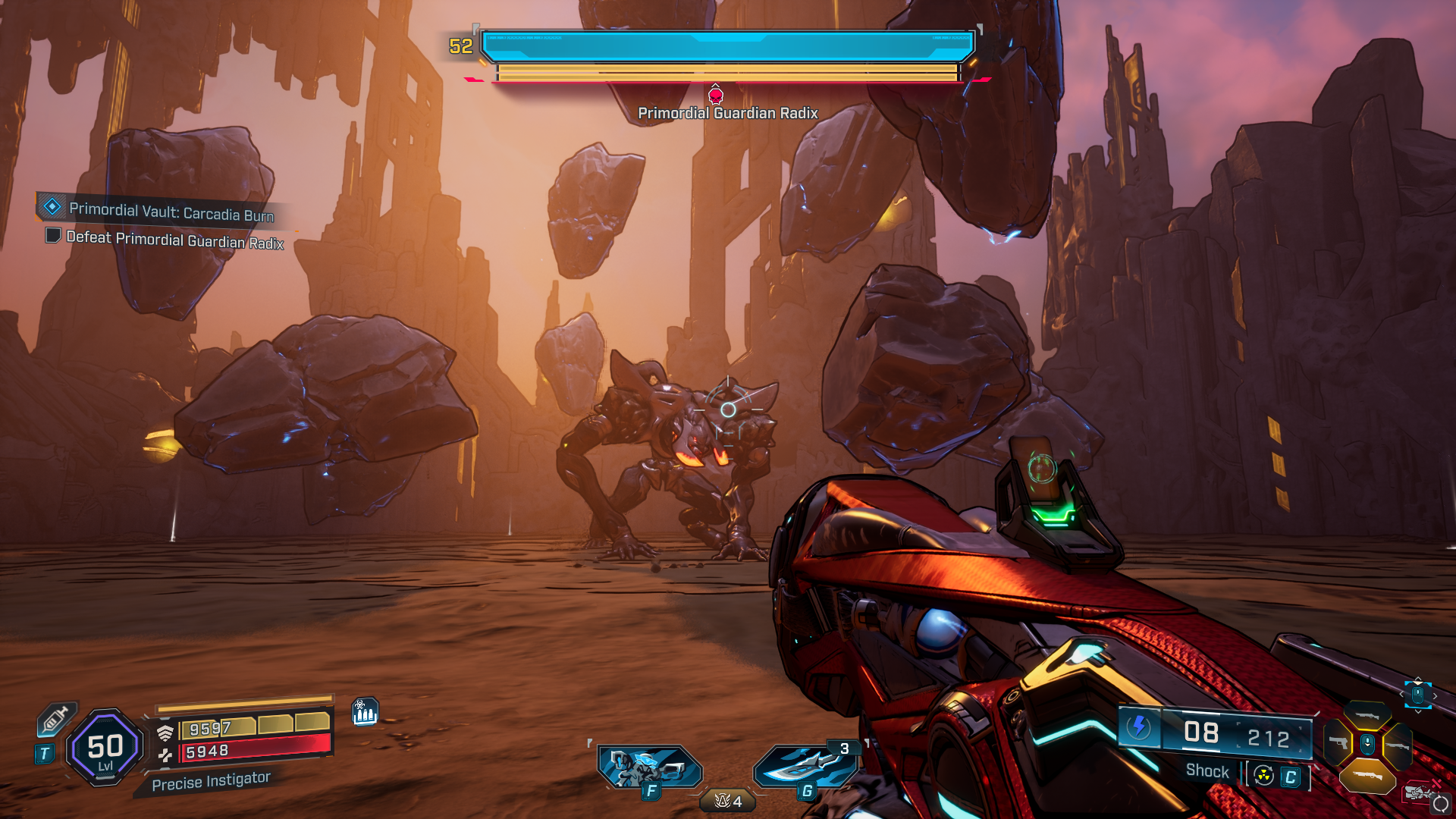Select the pistol weapon slot
The image size is (1456, 819).
1338,743
